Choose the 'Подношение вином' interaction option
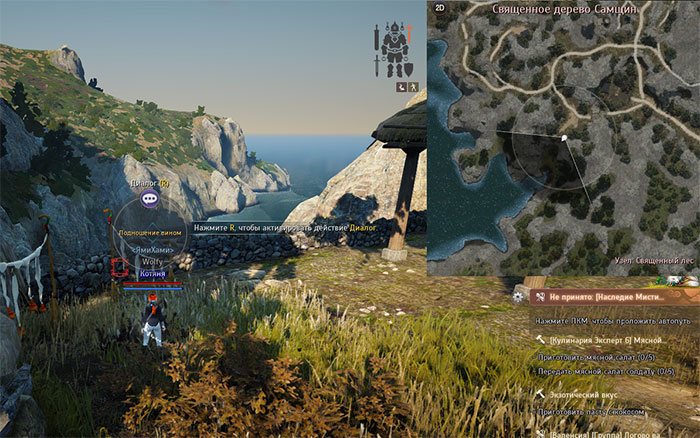Screen dimensions: 700x438 [149, 233]
